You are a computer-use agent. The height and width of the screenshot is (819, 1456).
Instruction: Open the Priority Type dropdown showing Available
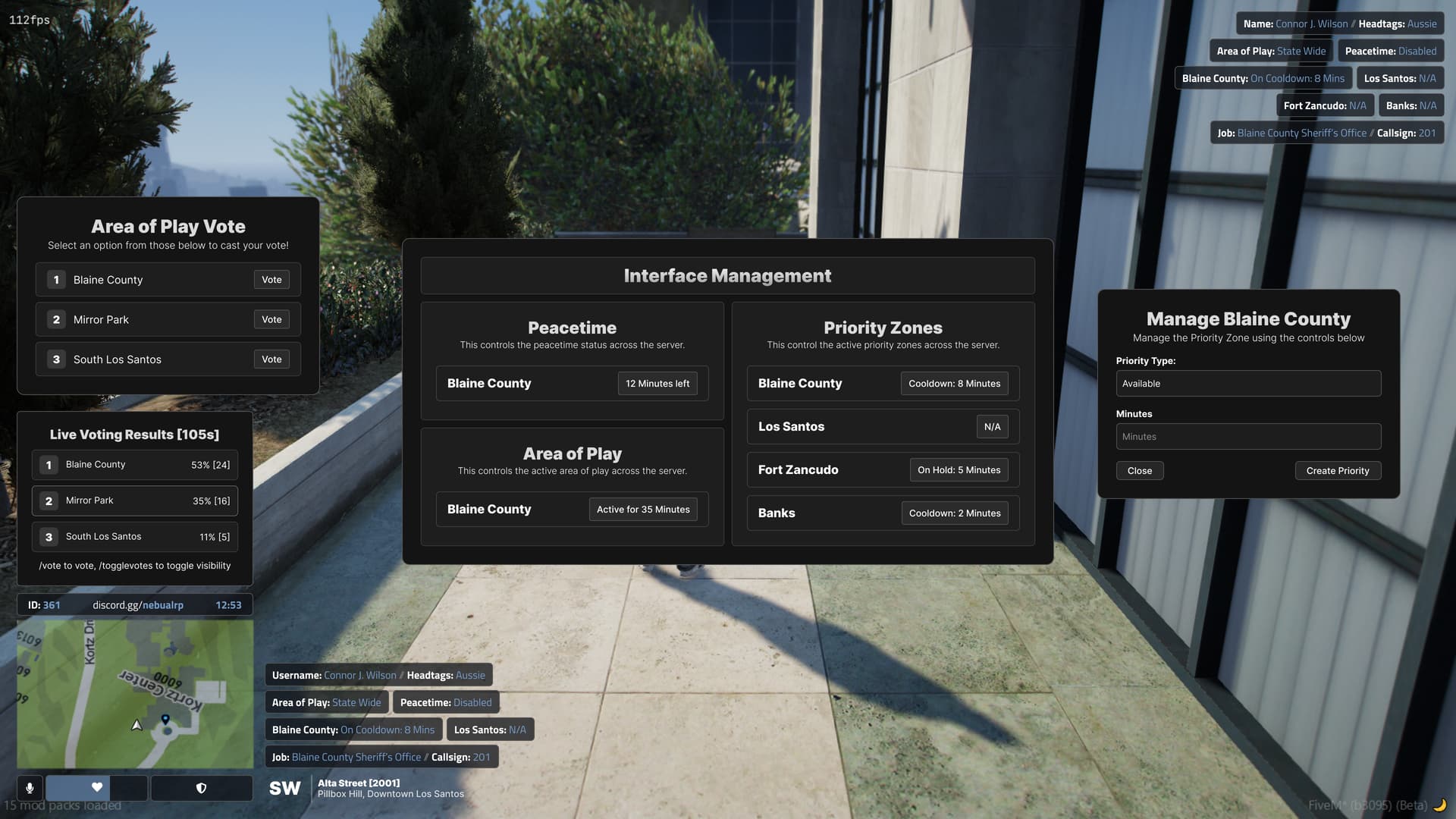click(x=1248, y=383)
